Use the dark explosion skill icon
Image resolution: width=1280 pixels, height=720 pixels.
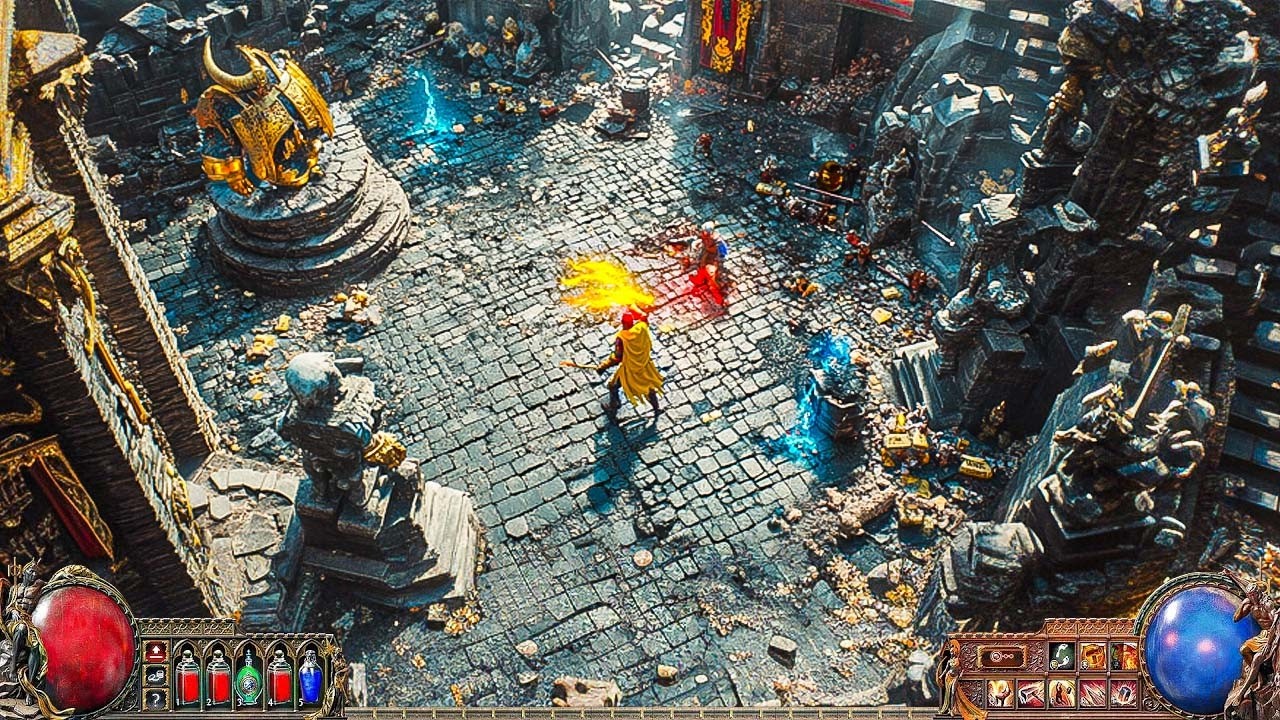coord(1125,694)
